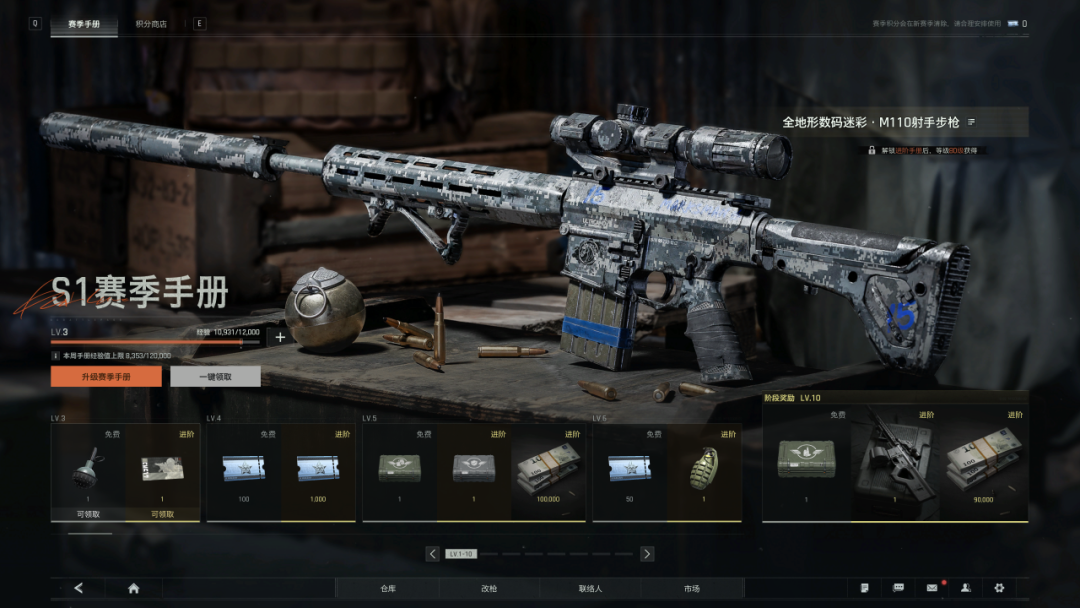Open the 改枪 gunsmith menu

click(489, 588)
